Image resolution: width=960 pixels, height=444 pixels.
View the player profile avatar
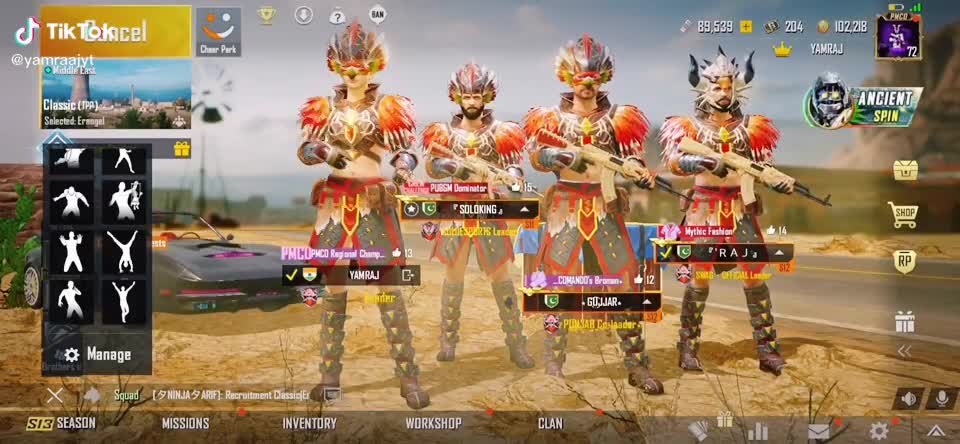click(897, 37)
